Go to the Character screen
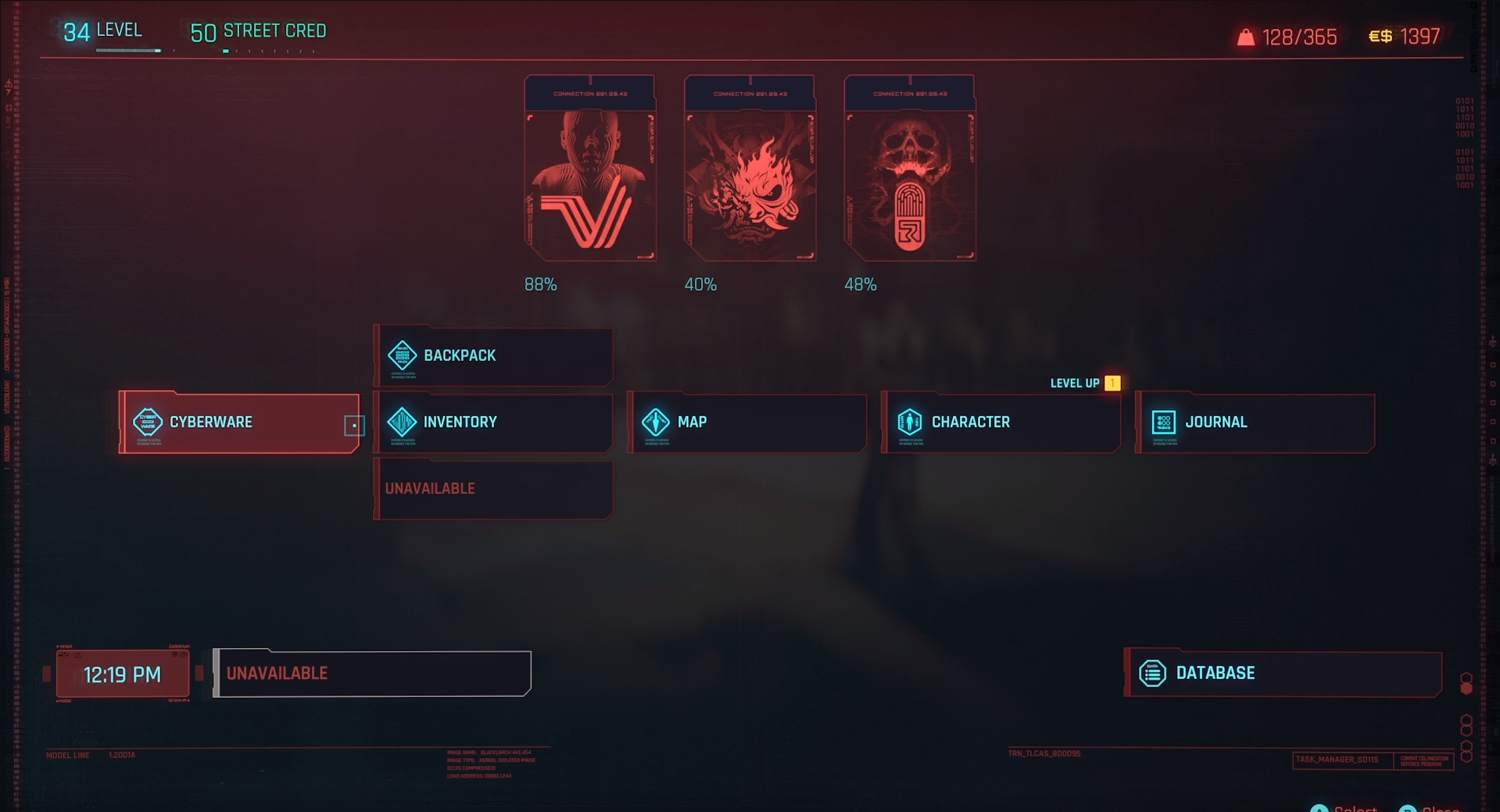The height and width of the screenshot is (812, 1500). point(1001,423)
